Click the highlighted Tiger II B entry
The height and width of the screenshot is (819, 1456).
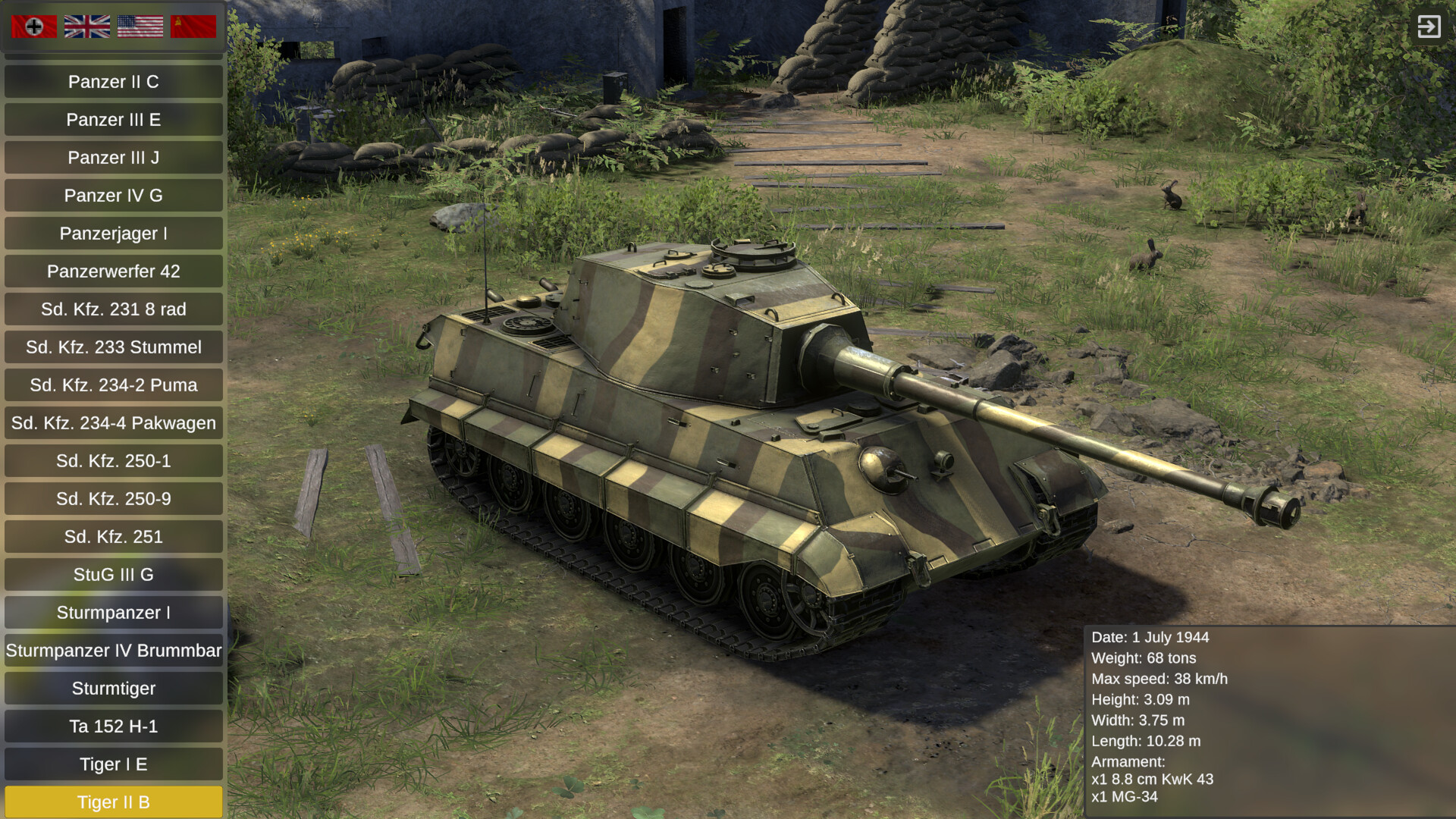point(113,802)
